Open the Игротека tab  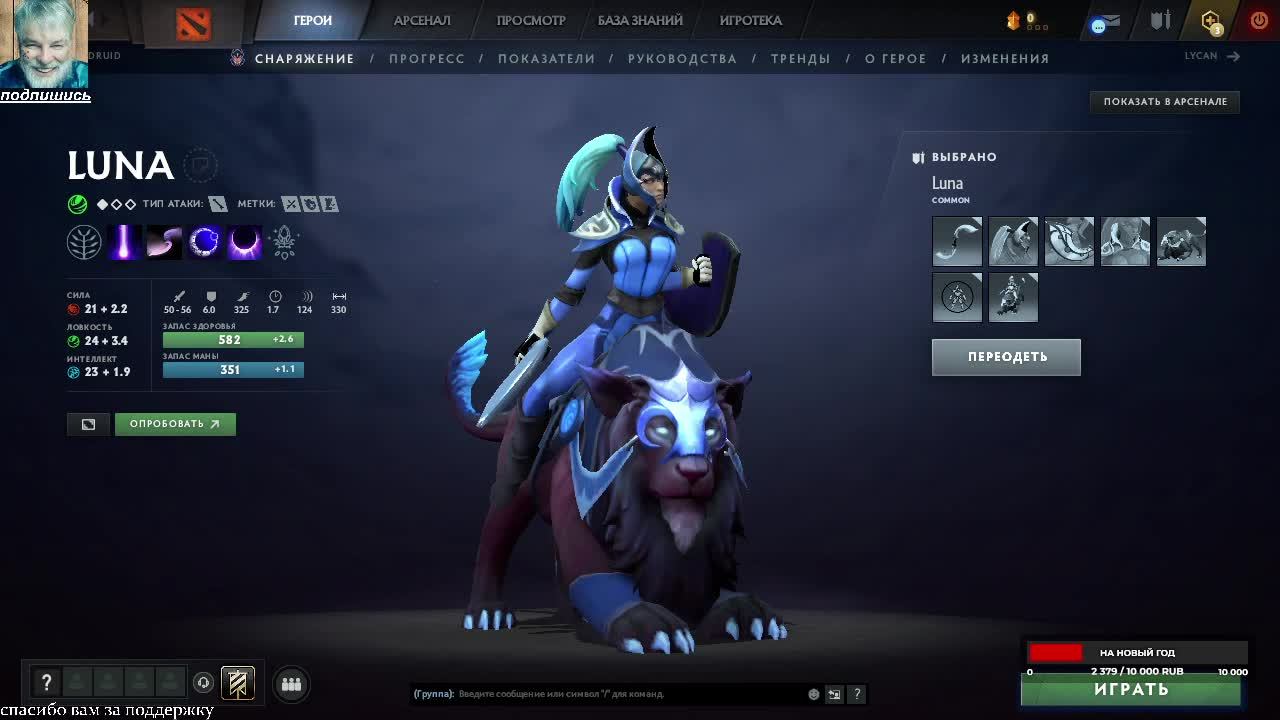(750, 21)
